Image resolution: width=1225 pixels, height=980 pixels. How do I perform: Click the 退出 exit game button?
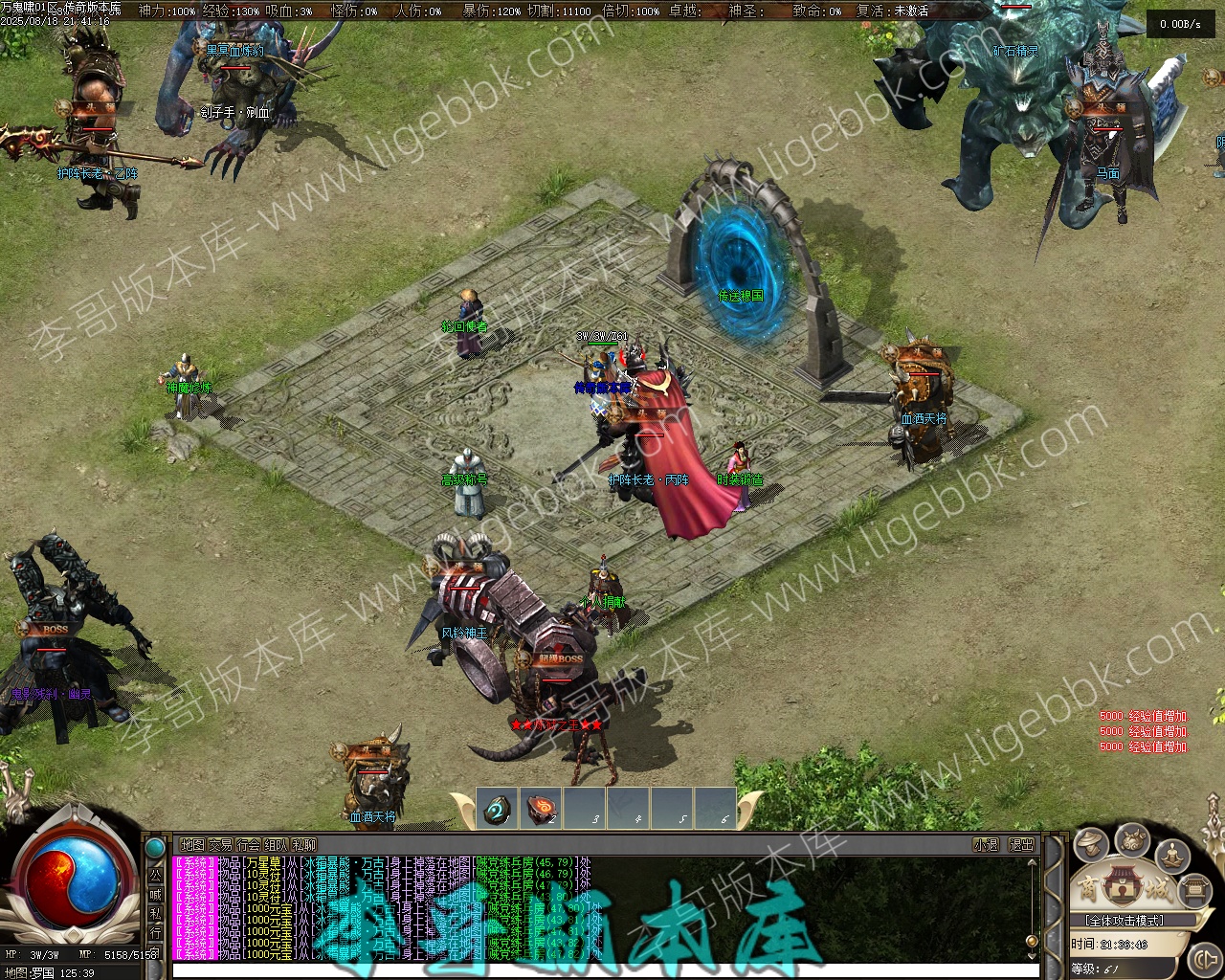tap(1021, 845)
